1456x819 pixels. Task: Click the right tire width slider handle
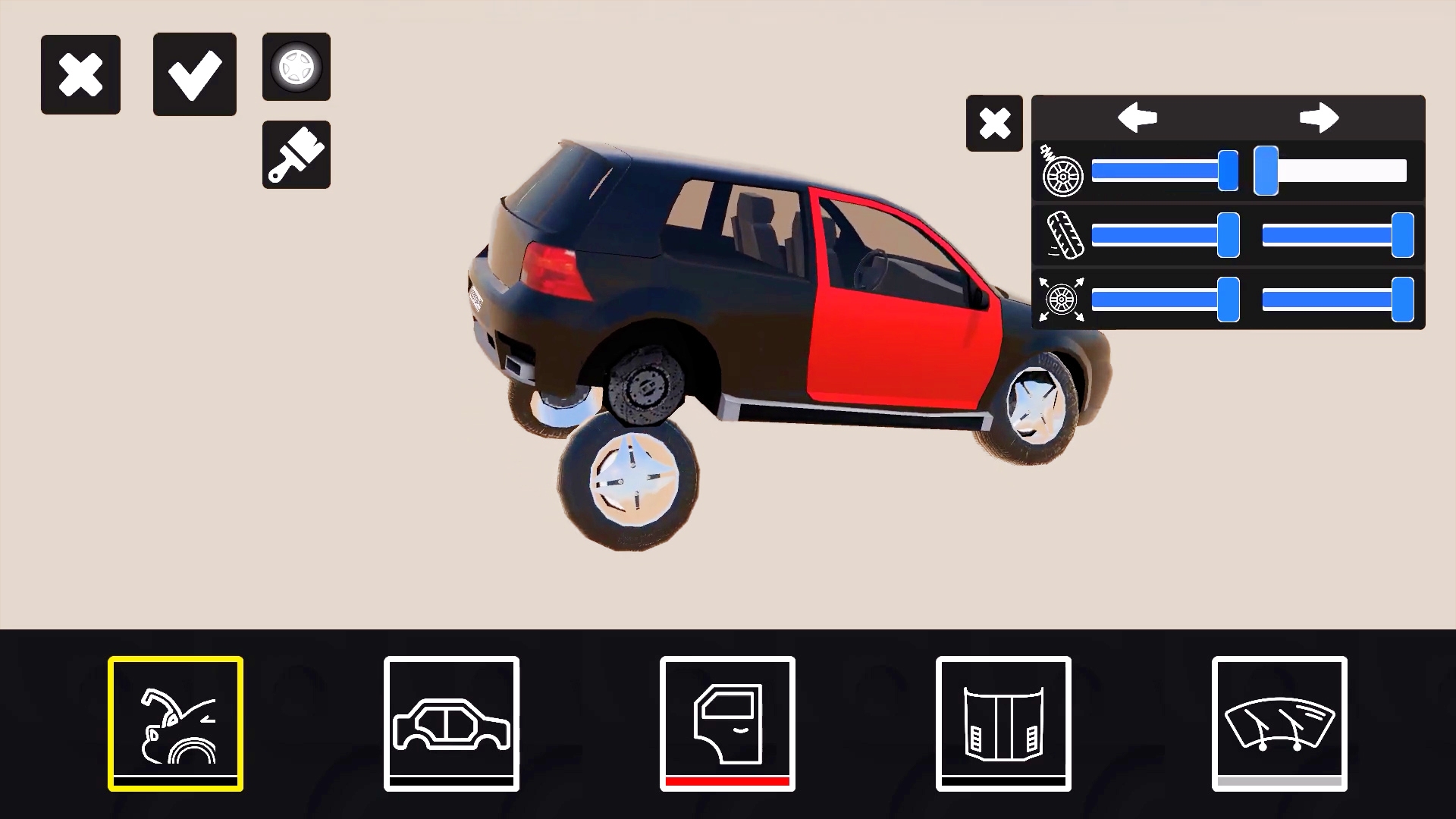1403,236
